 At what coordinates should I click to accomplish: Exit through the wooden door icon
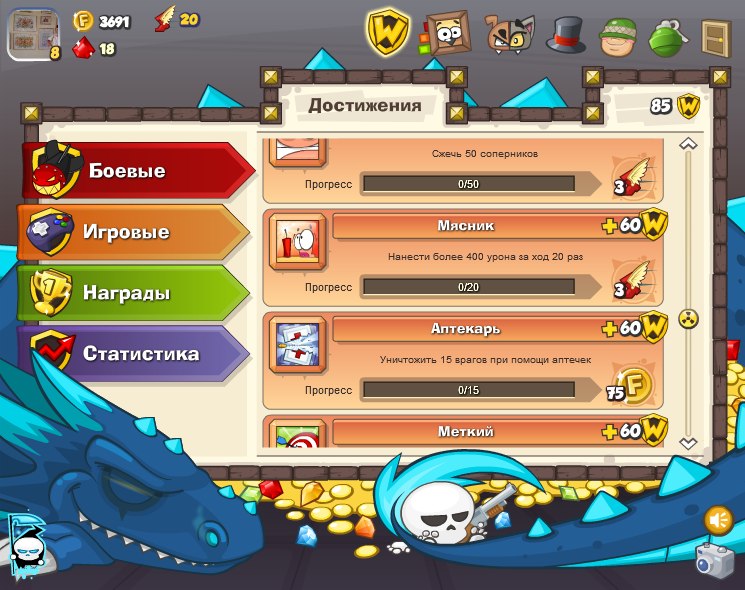pyautogui.click(x=714, y=38)
